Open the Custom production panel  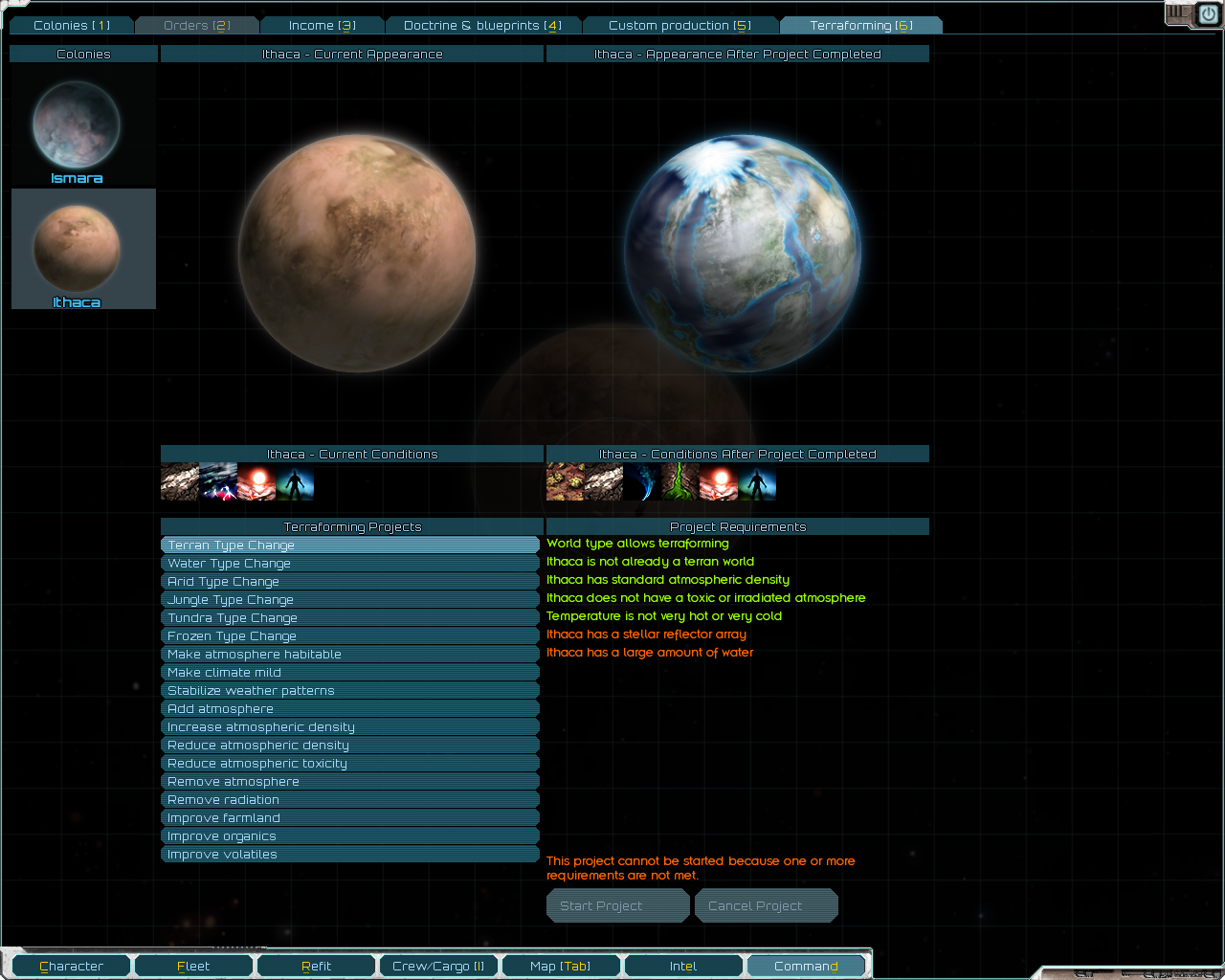pos(680,25)
